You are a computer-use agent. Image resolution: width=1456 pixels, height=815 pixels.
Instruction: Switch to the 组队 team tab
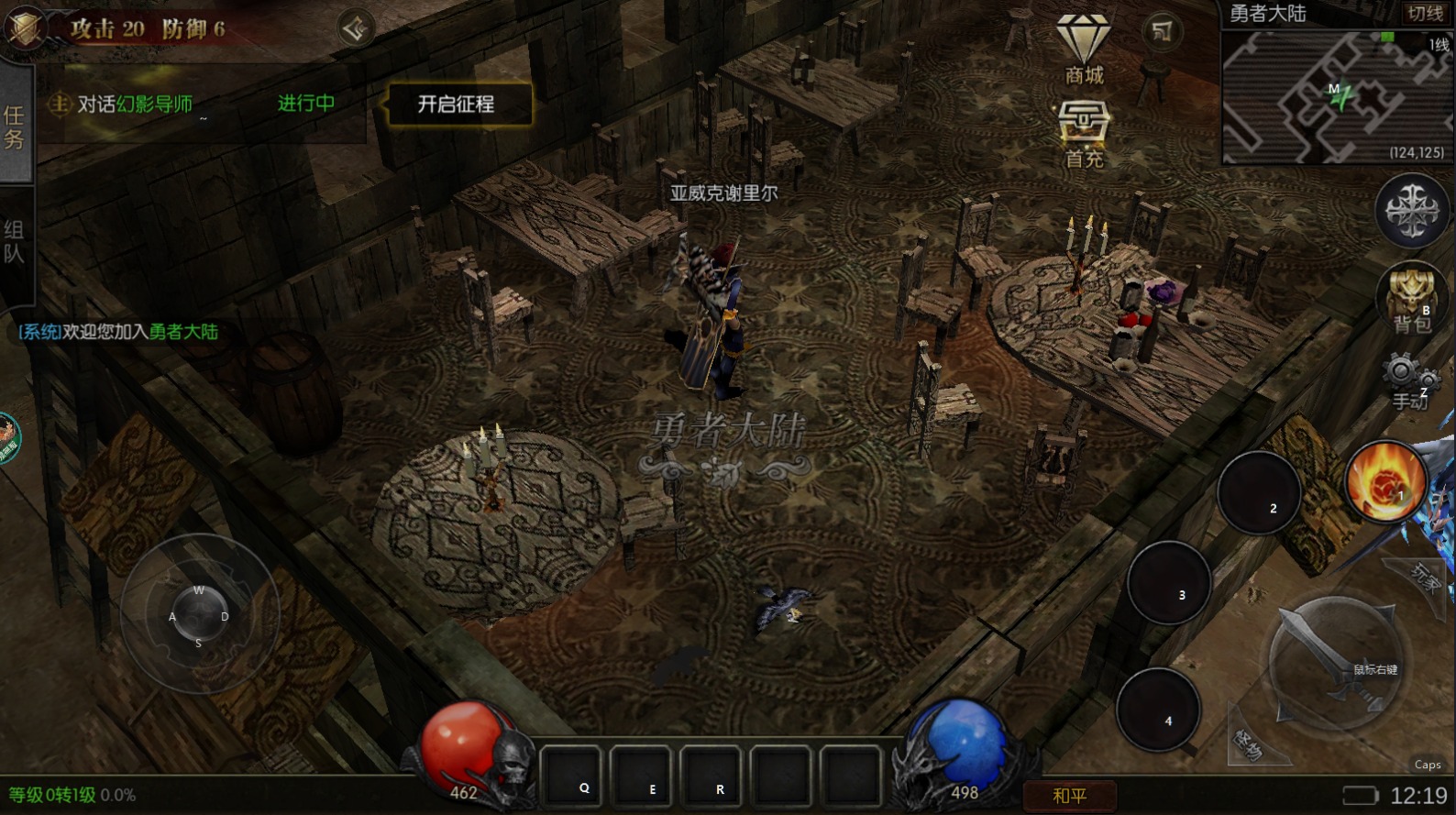pos(15,242)
